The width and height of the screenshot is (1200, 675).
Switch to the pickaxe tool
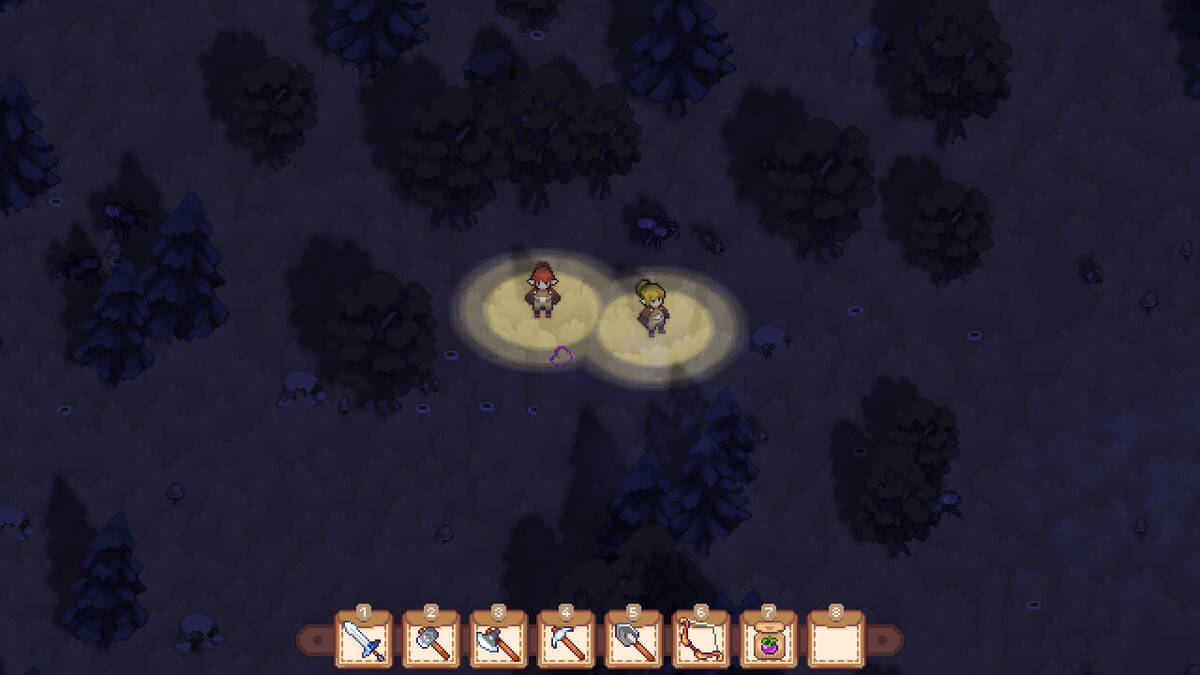[x=566, y=641]
